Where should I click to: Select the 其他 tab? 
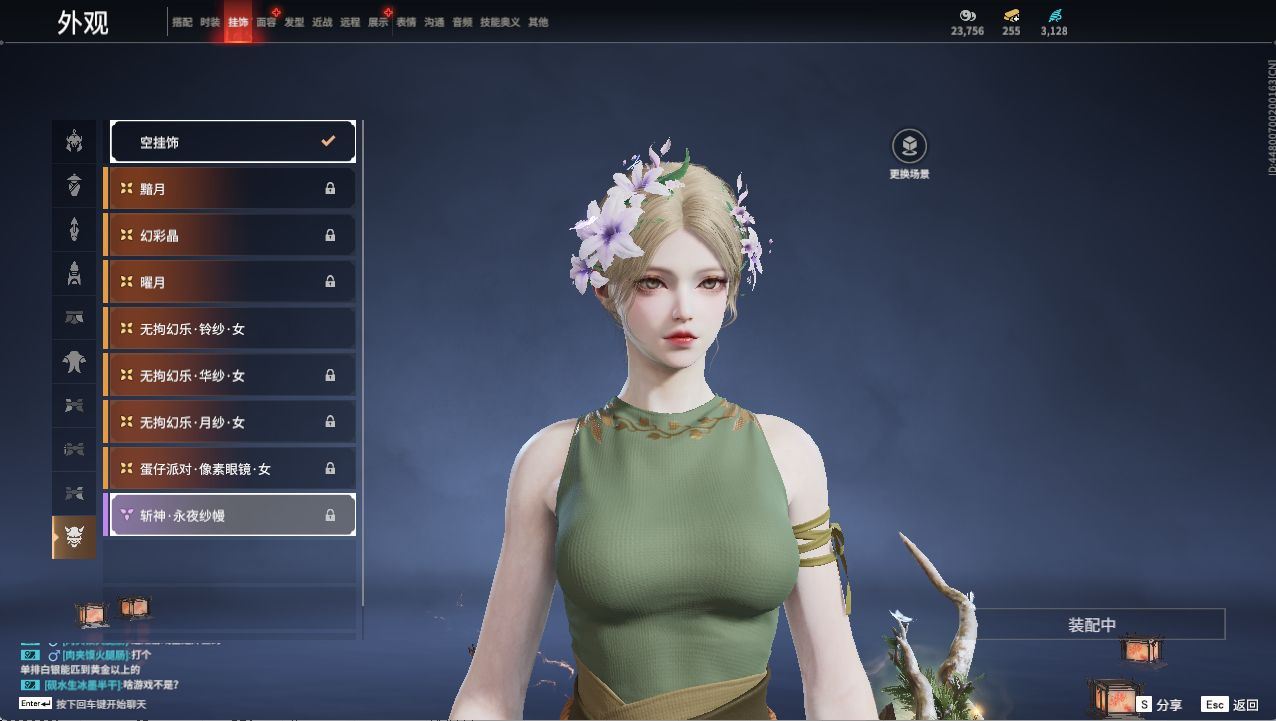pos(538,22)
